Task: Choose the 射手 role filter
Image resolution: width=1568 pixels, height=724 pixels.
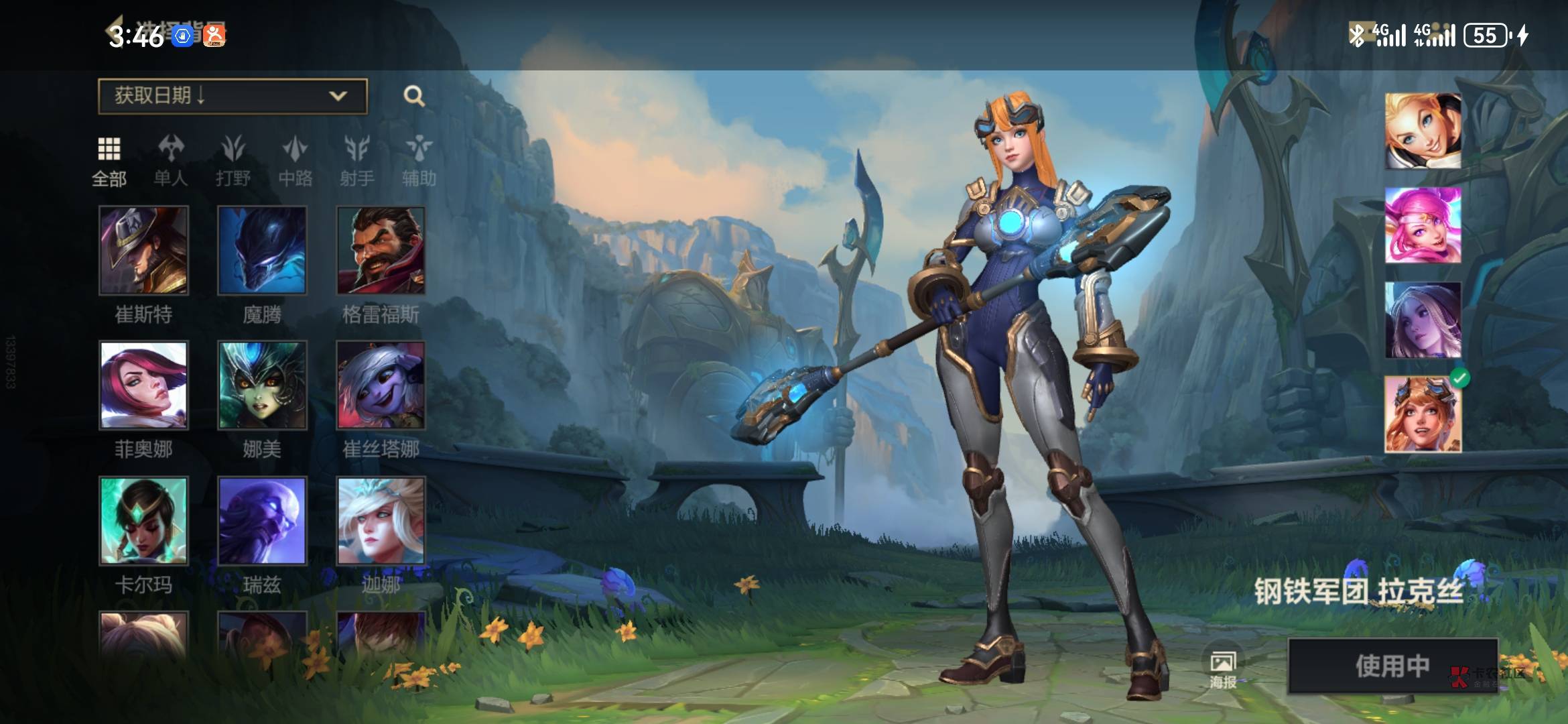Action: click(356, 160)
